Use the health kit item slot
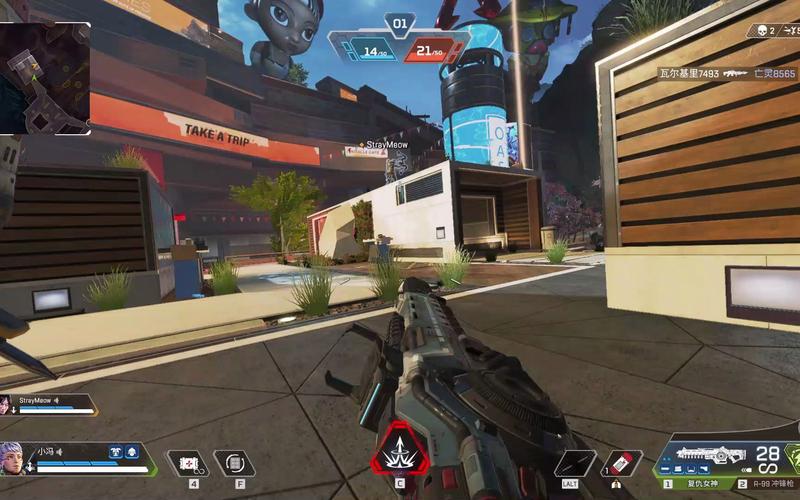Screen dimensions: 800x500 (x=186, y=463)
